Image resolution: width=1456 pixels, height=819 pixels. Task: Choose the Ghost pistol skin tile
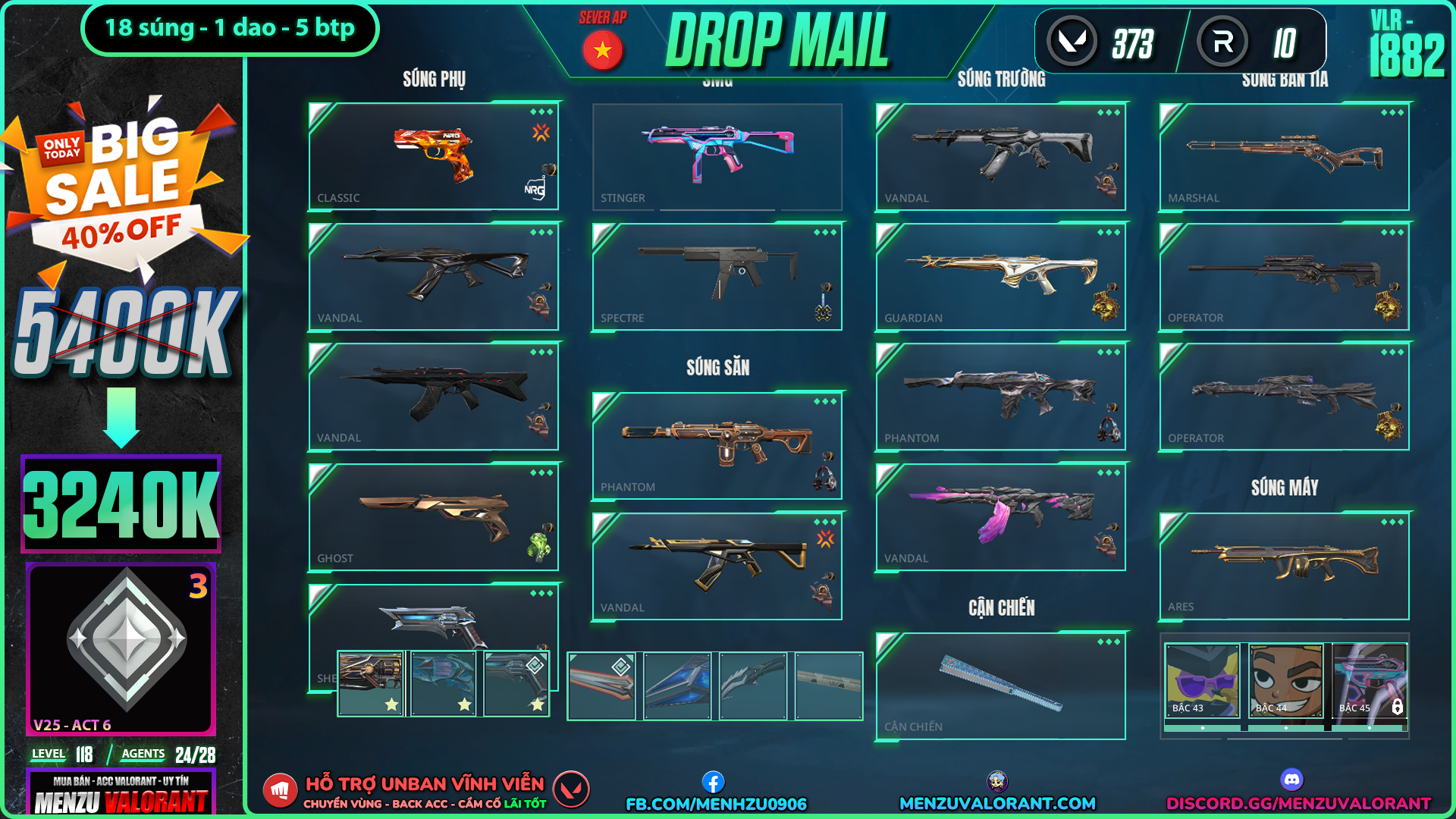click(433, 517)
